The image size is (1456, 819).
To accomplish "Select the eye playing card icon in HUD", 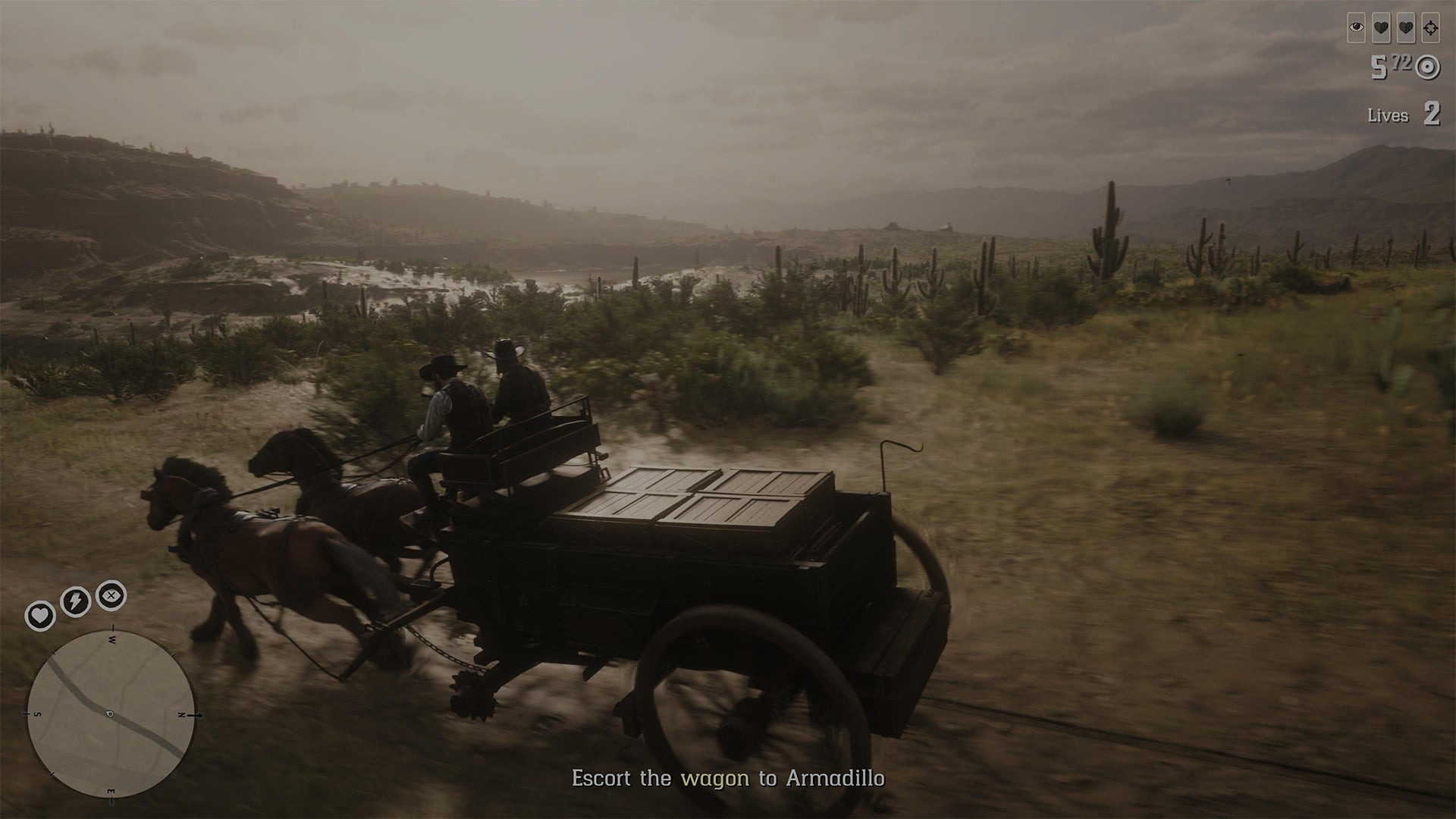I will click(1355, 27).
